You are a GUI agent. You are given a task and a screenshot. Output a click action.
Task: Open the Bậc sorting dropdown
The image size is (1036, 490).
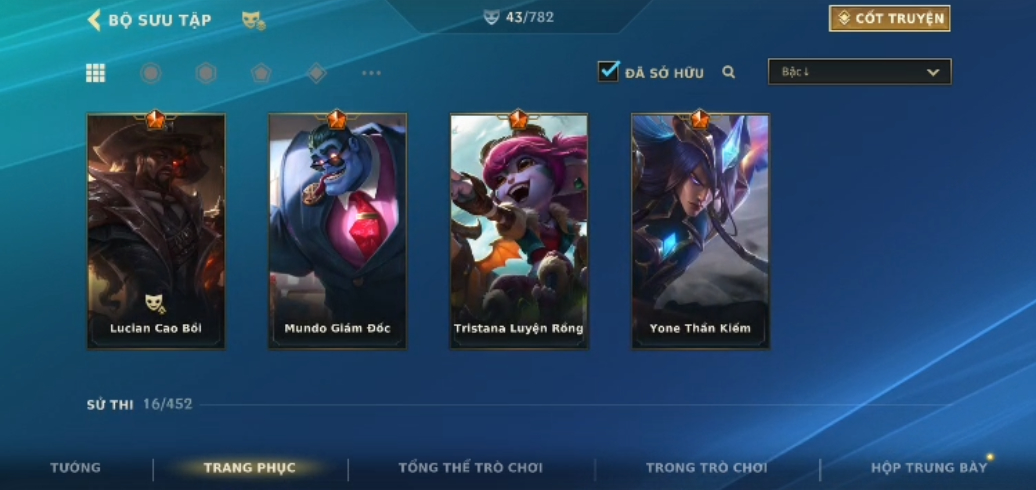point(859,72)
